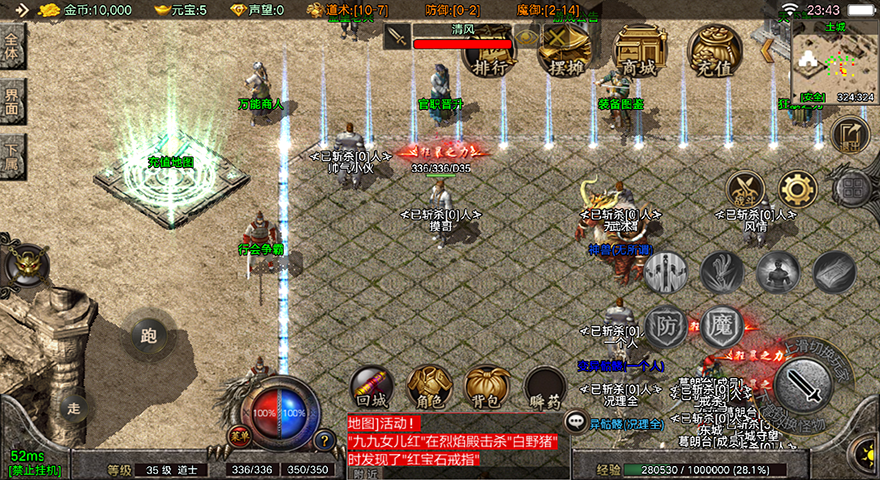Open the 角色 character sheet
The height and width of the screenshot is (480, 880).
tap(427, 387)
